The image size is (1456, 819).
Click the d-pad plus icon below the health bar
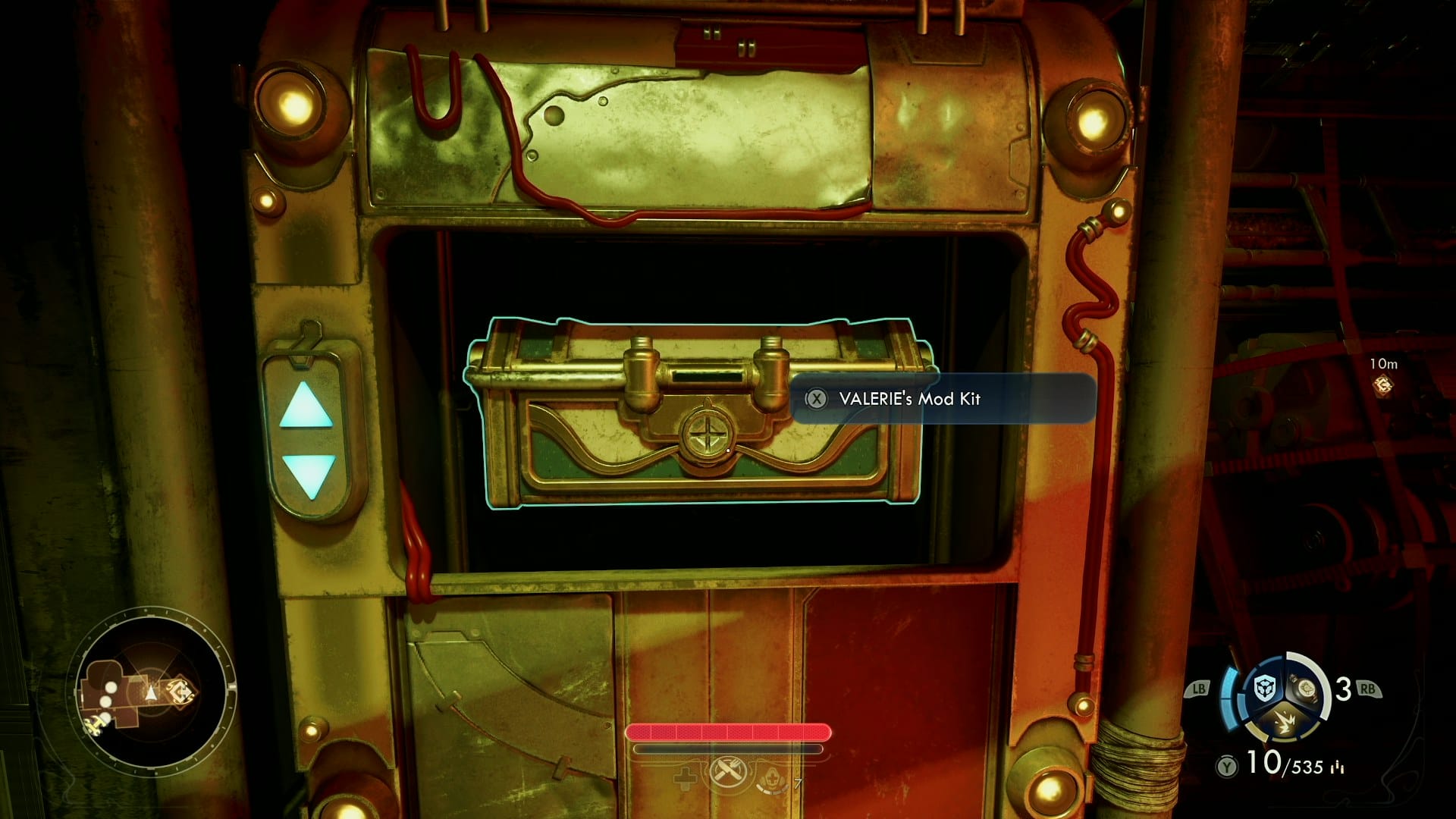[685, 779]
